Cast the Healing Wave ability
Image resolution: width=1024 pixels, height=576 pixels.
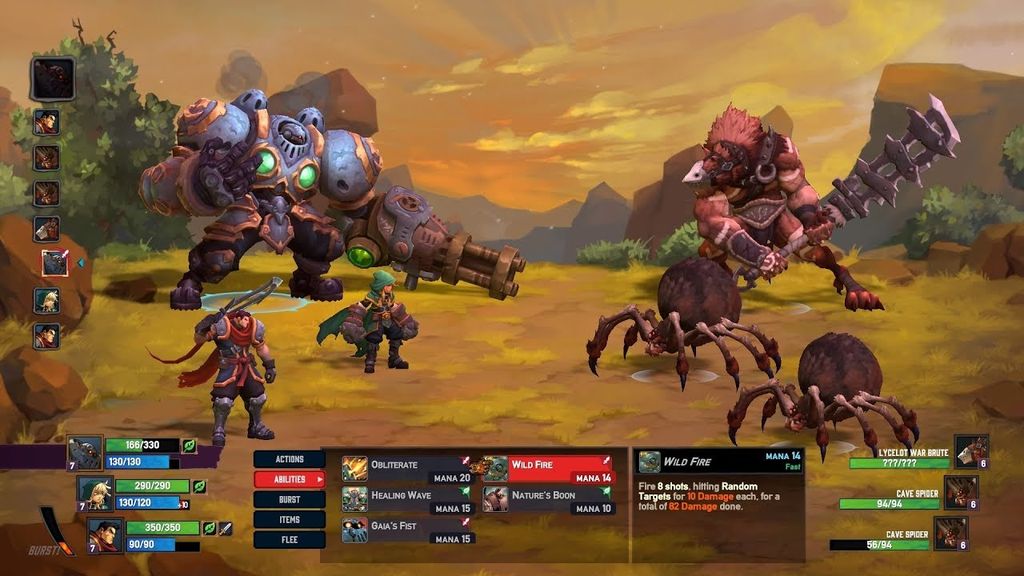pos(406,499)
